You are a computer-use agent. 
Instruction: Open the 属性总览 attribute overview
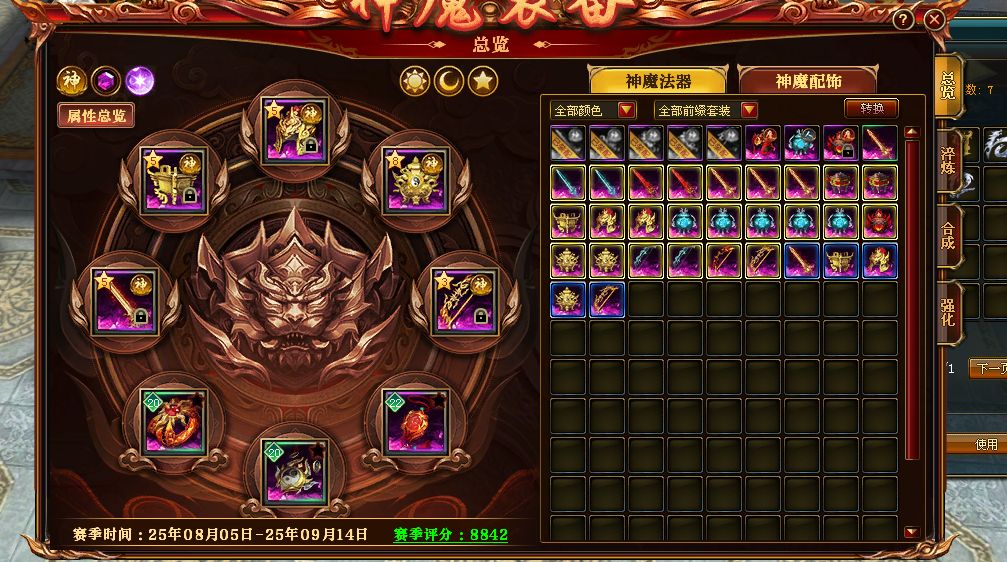pos(96,115)
